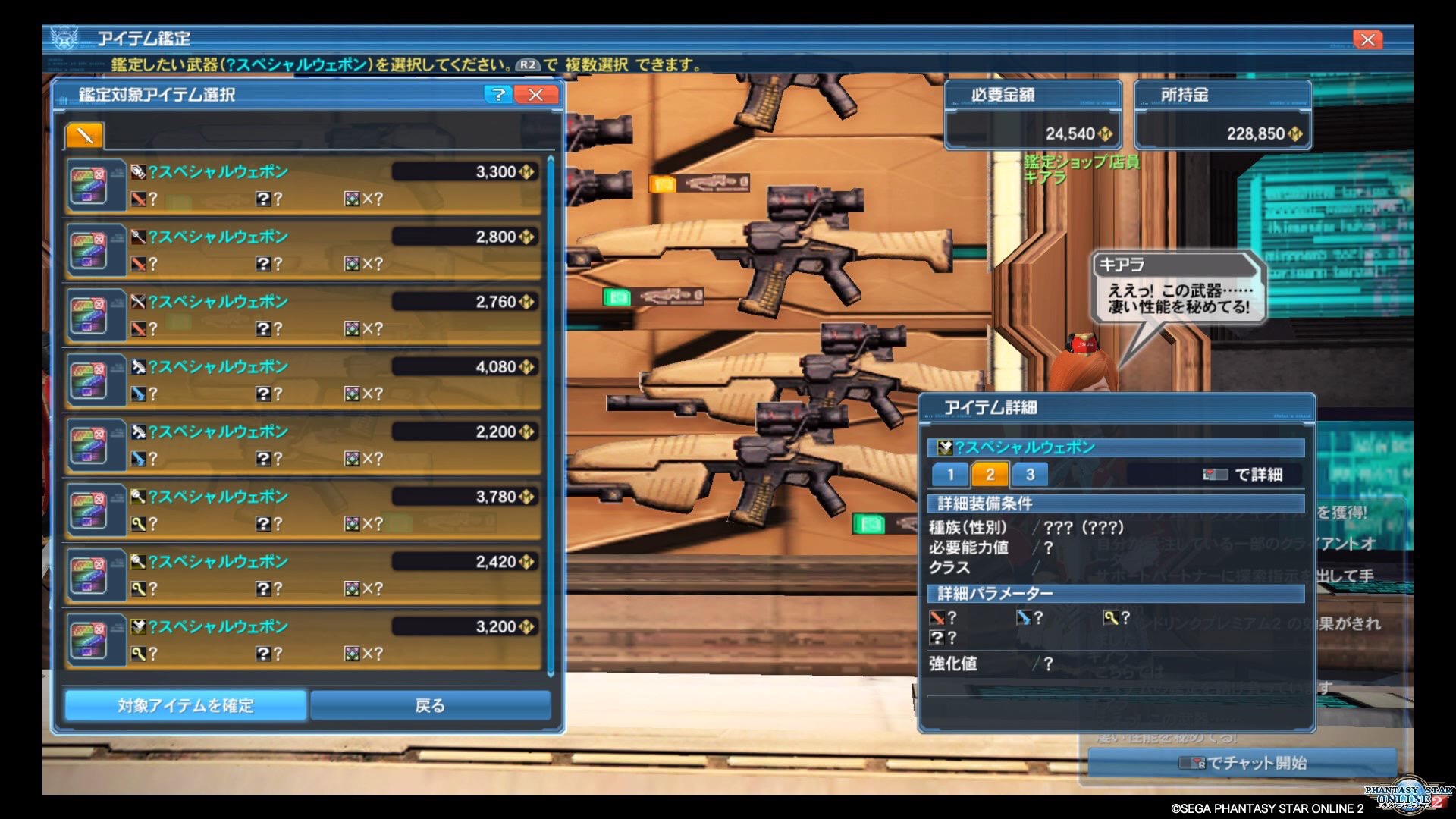Screen dimensions: 1456x819
Task: Close the 鑑定対象アイテム選択 panel
Action: [535, 95]
